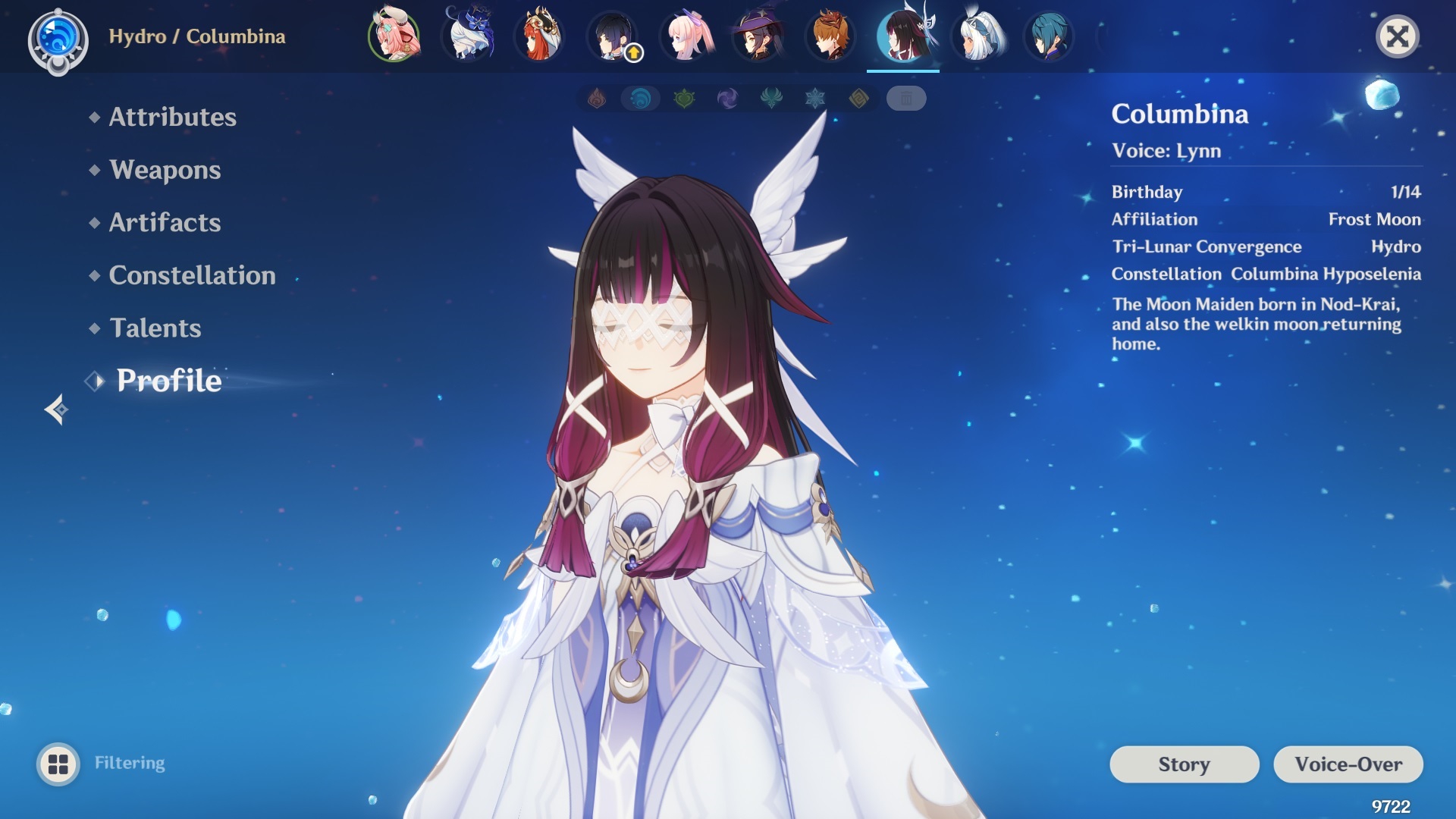Screen dimensions: 1456x819
Task: Open the Artifacts section
Action: point(165,222)
